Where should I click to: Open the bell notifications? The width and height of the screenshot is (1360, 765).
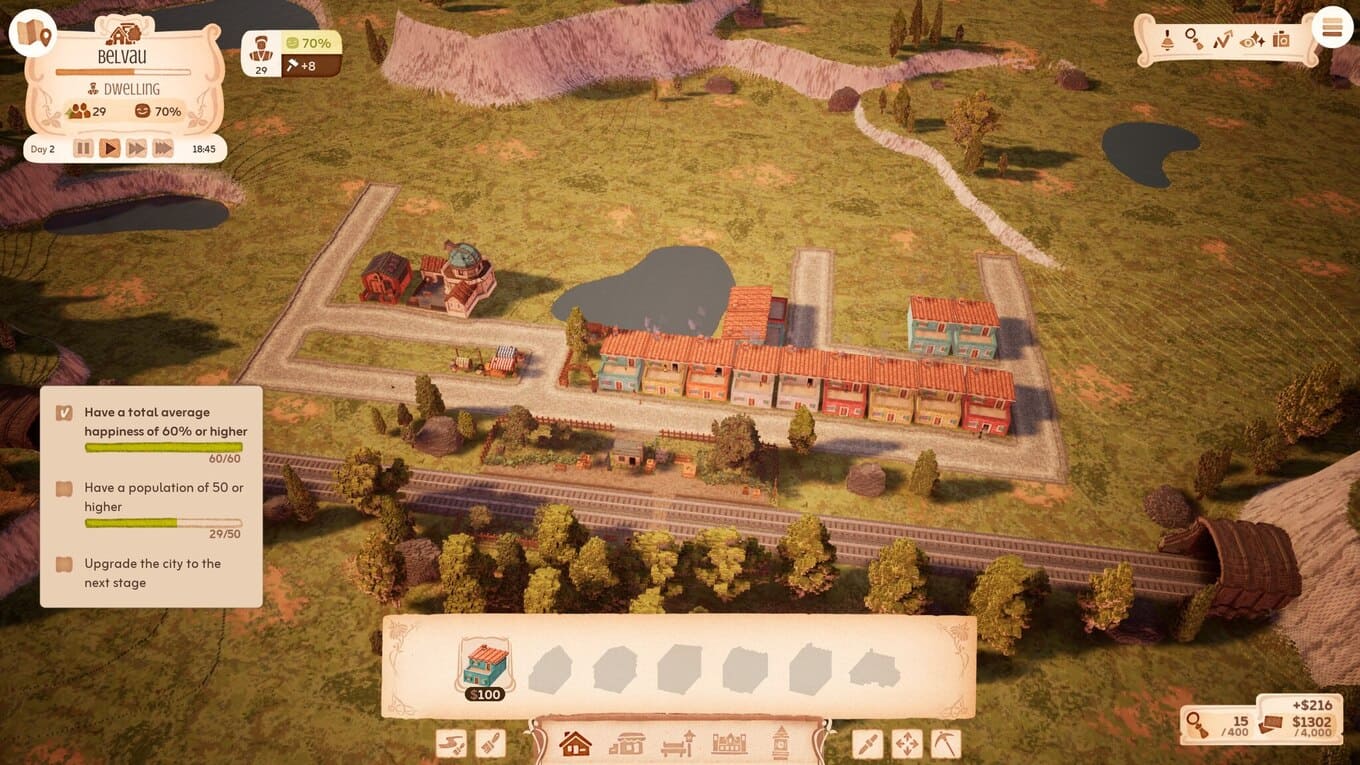coord(1167,40)
